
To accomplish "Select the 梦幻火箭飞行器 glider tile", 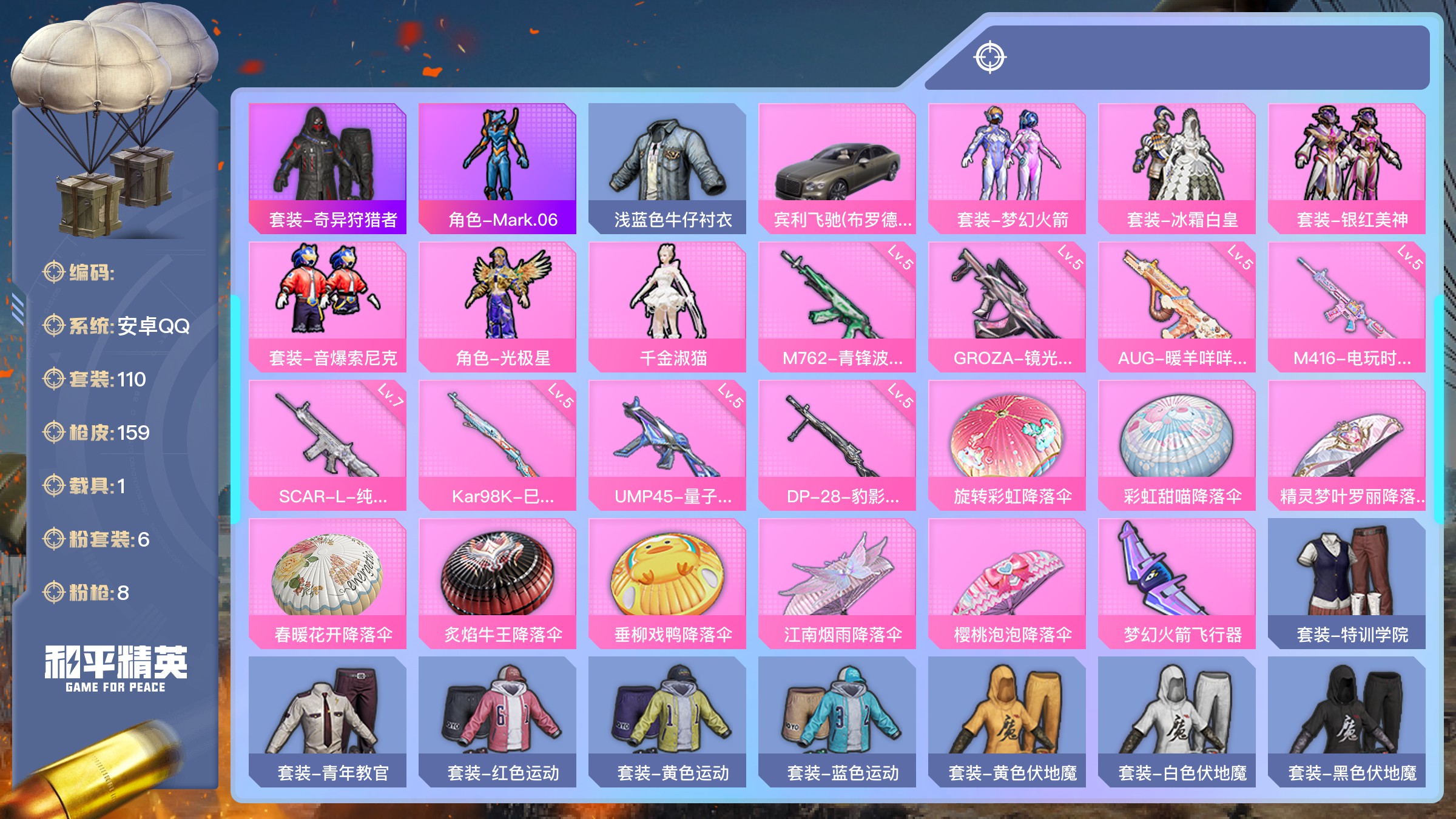I will tap(1177, 583).
